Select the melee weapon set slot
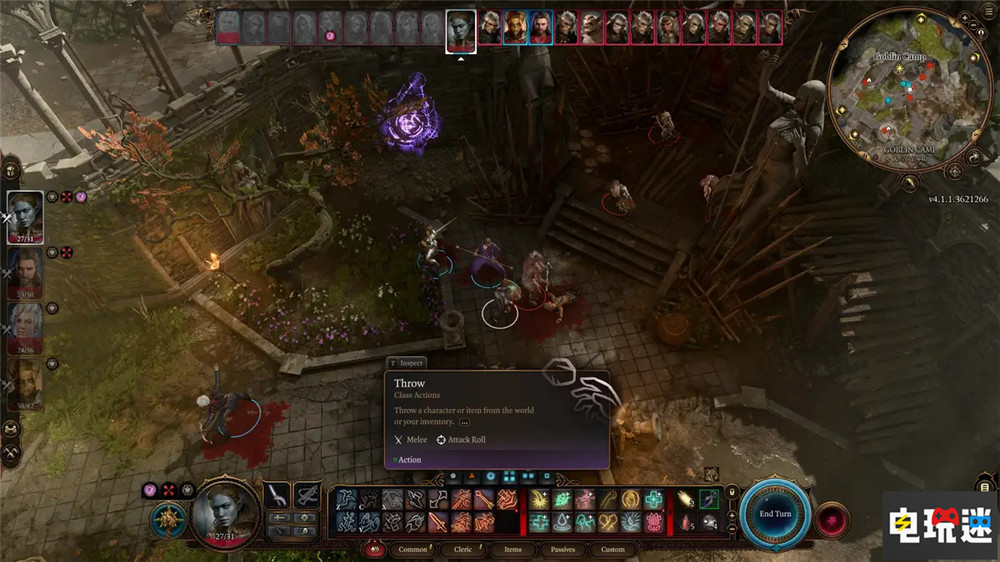This screenshot has width=1000, height=562. click(x=277, y=494)
